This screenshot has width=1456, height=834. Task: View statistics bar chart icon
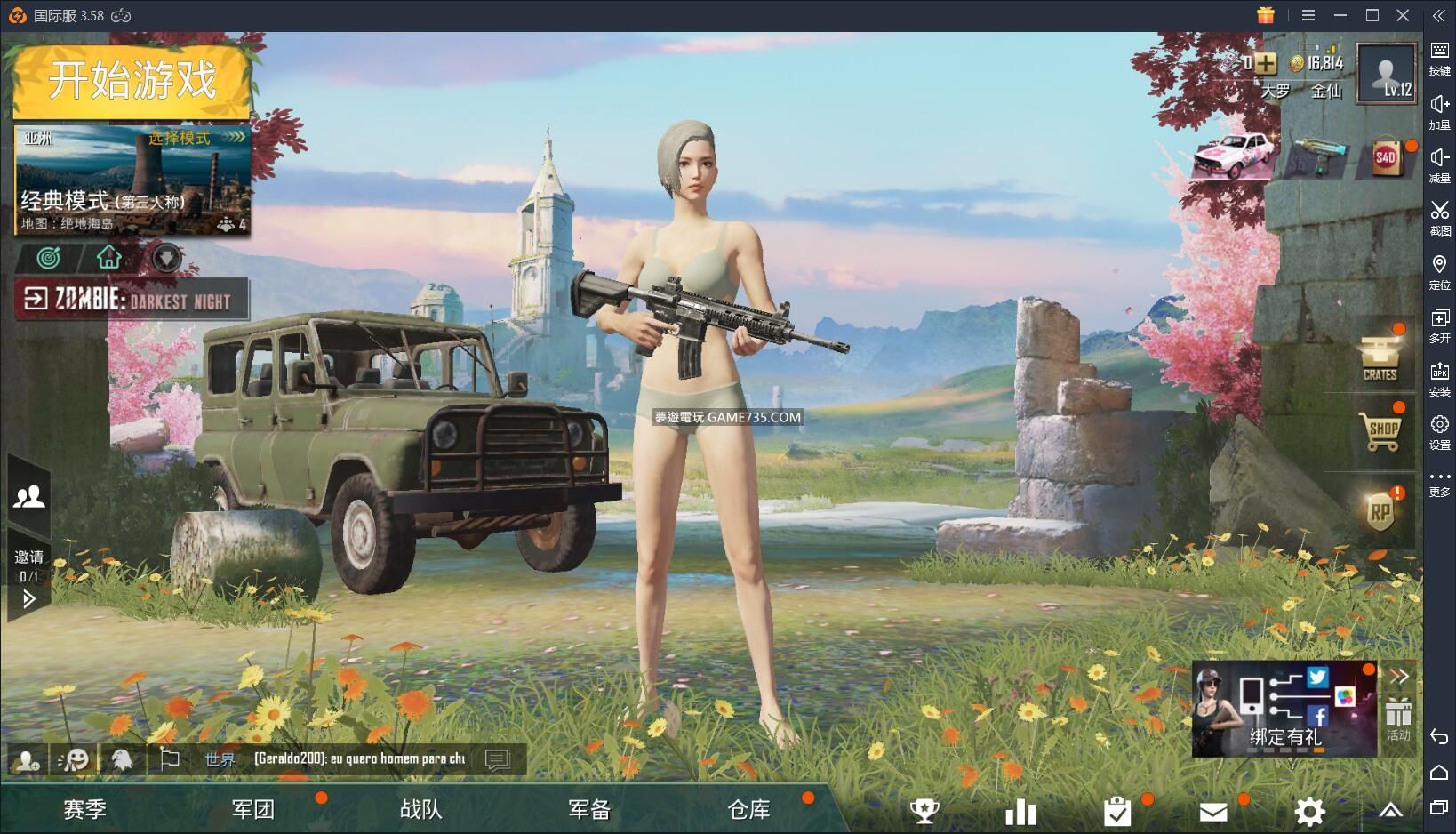pyautogui.click(x=1020, y=811)
